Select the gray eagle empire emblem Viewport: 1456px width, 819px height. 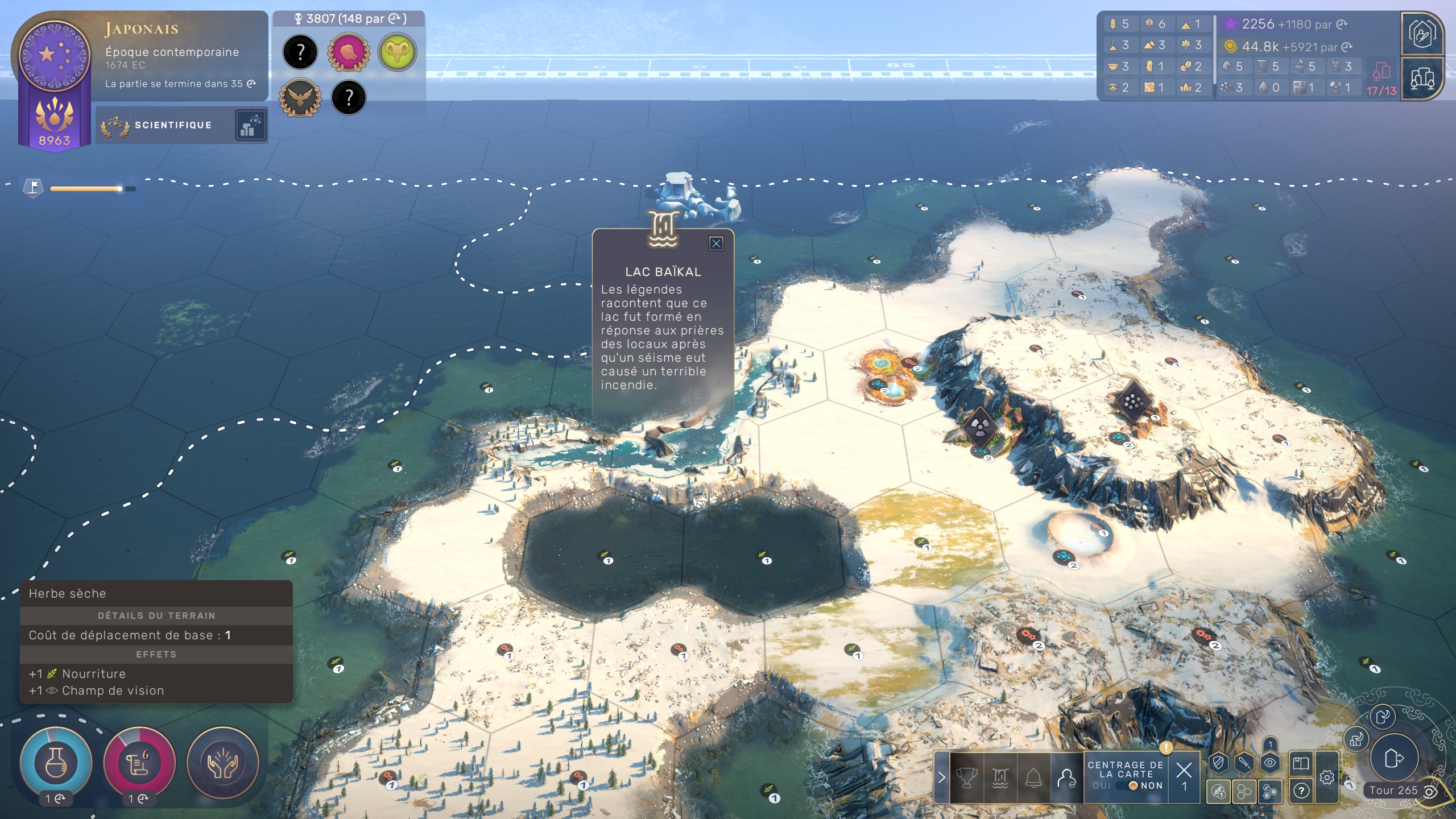pos(300,98)
